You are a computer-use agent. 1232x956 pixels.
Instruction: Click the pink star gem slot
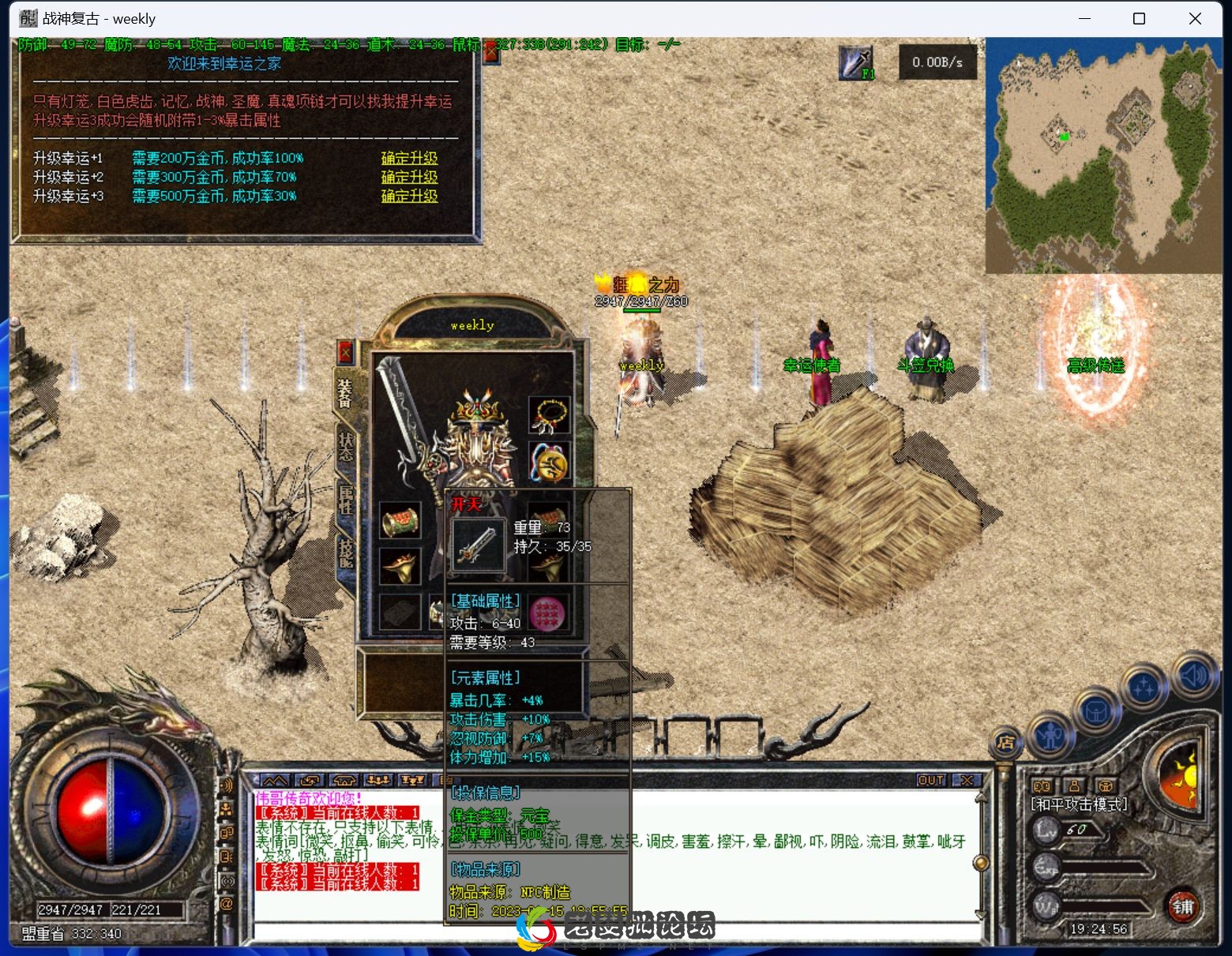click(548, 613)
